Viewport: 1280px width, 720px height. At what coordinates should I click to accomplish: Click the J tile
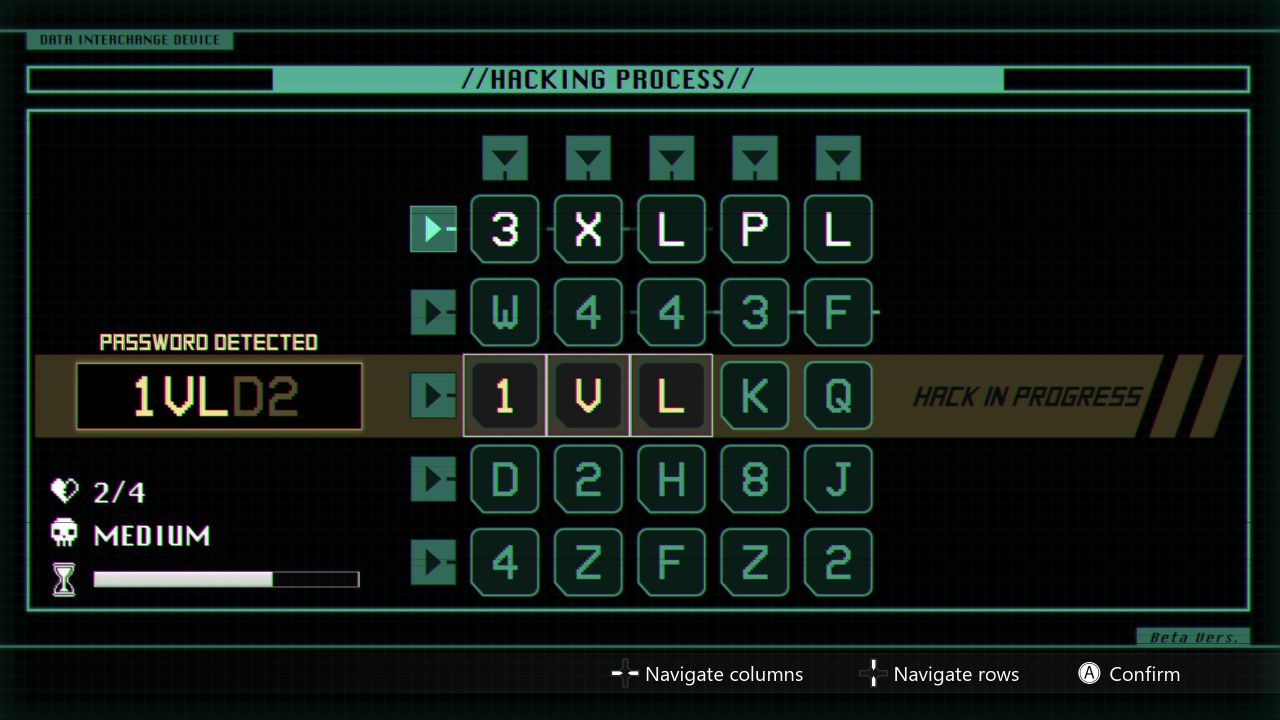click(x=838, y=479)
